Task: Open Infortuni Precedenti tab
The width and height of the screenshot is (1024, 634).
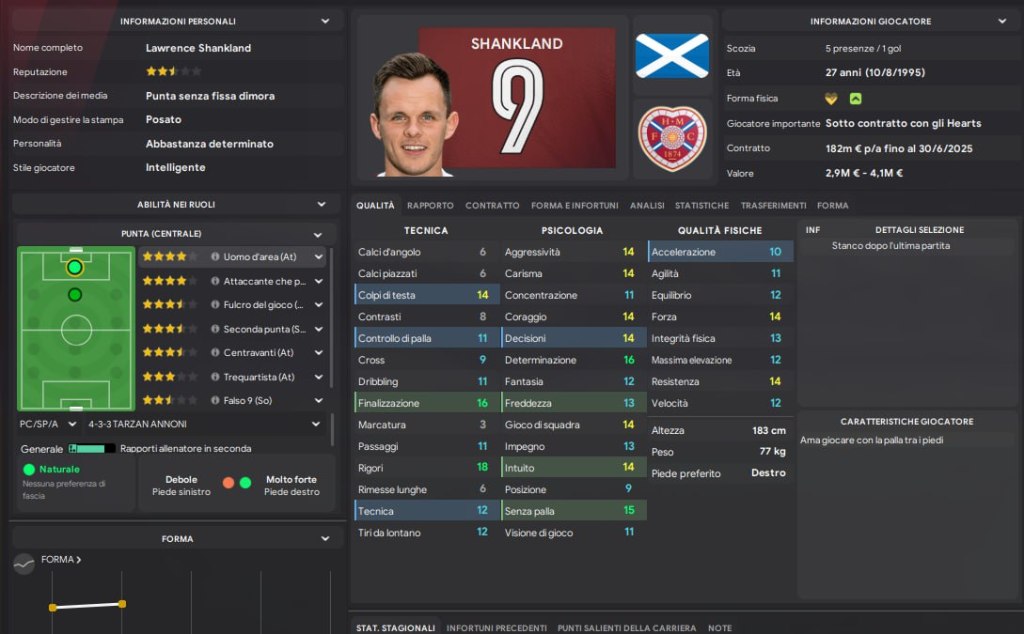Action: [x=496, y=628]
